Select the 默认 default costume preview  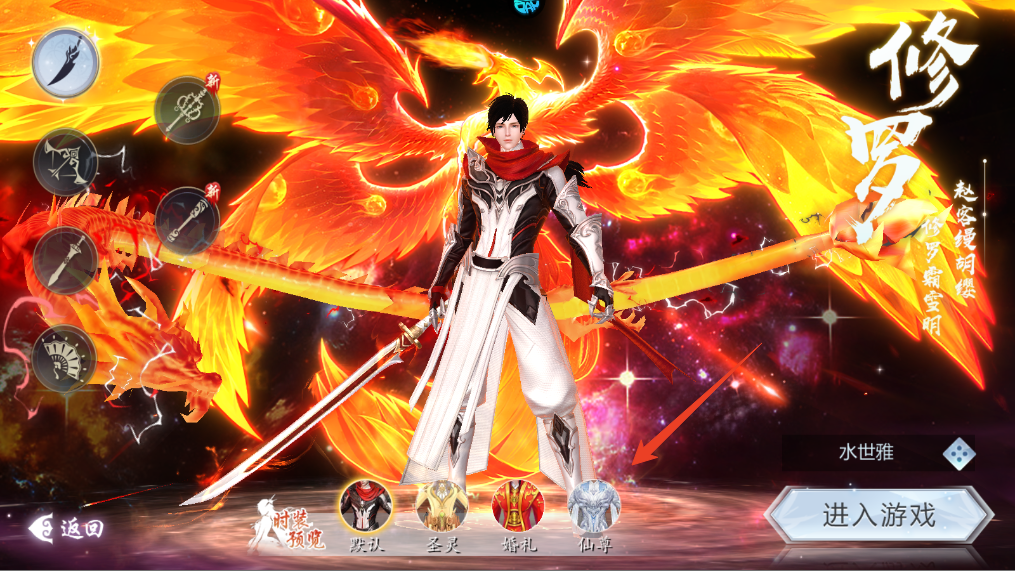click(x=365, y=506)
